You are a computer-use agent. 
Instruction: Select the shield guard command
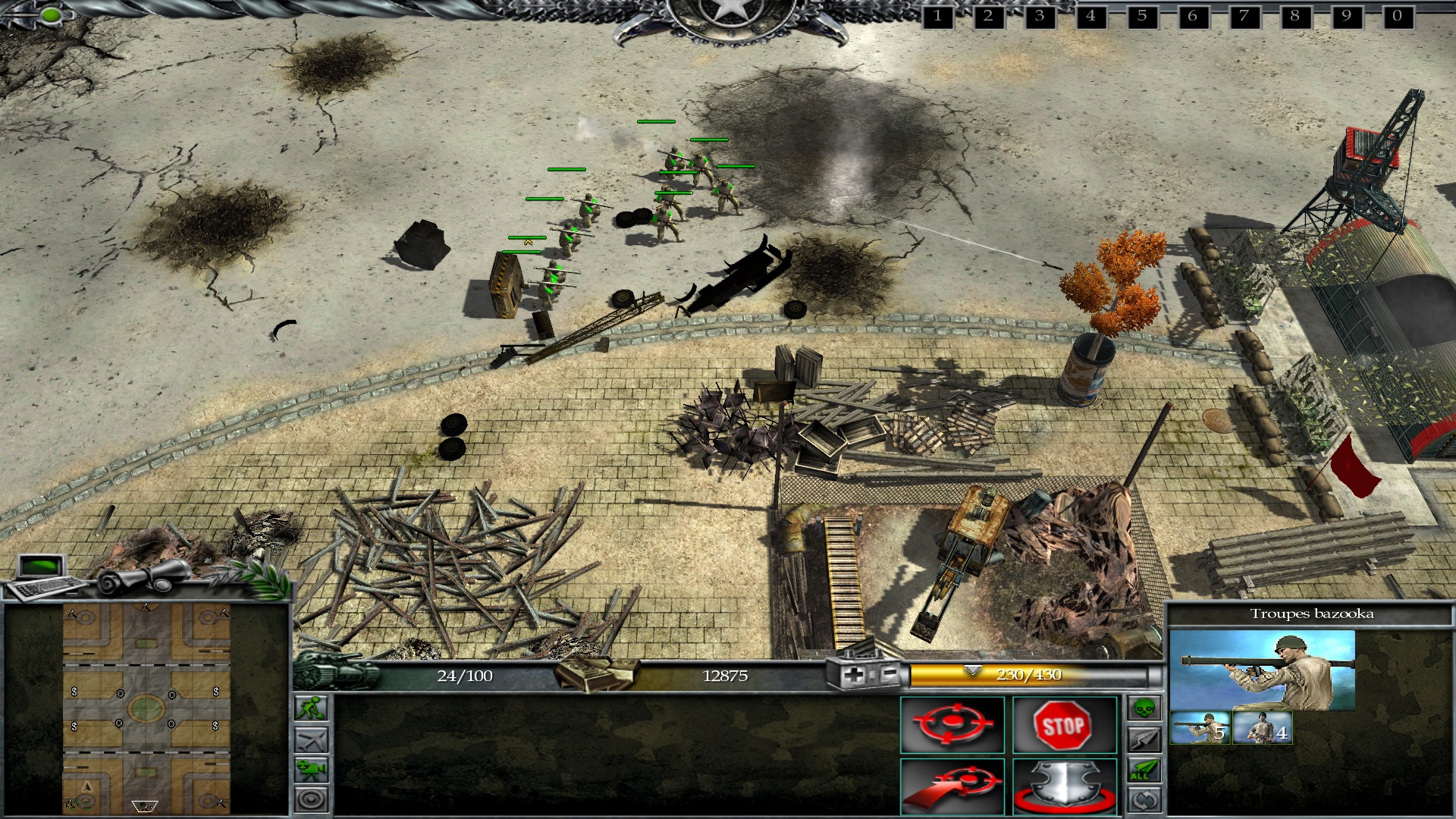tap(1064, 787)
